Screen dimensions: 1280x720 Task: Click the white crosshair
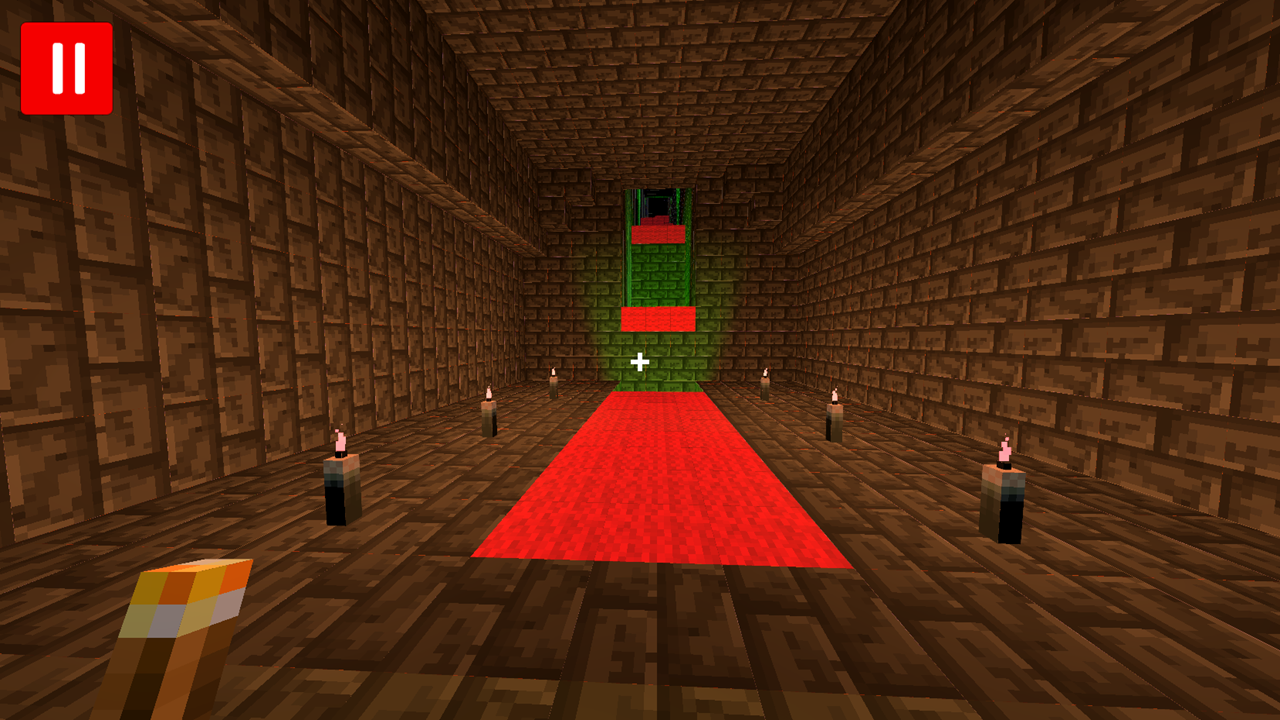click(x=640, y=360)
